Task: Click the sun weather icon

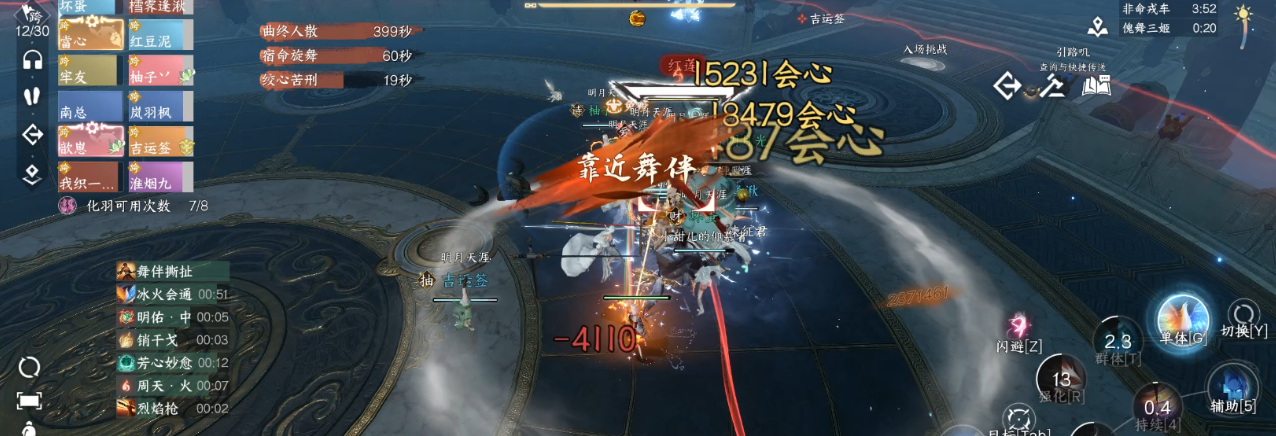Action: [x=1244, y=16]
